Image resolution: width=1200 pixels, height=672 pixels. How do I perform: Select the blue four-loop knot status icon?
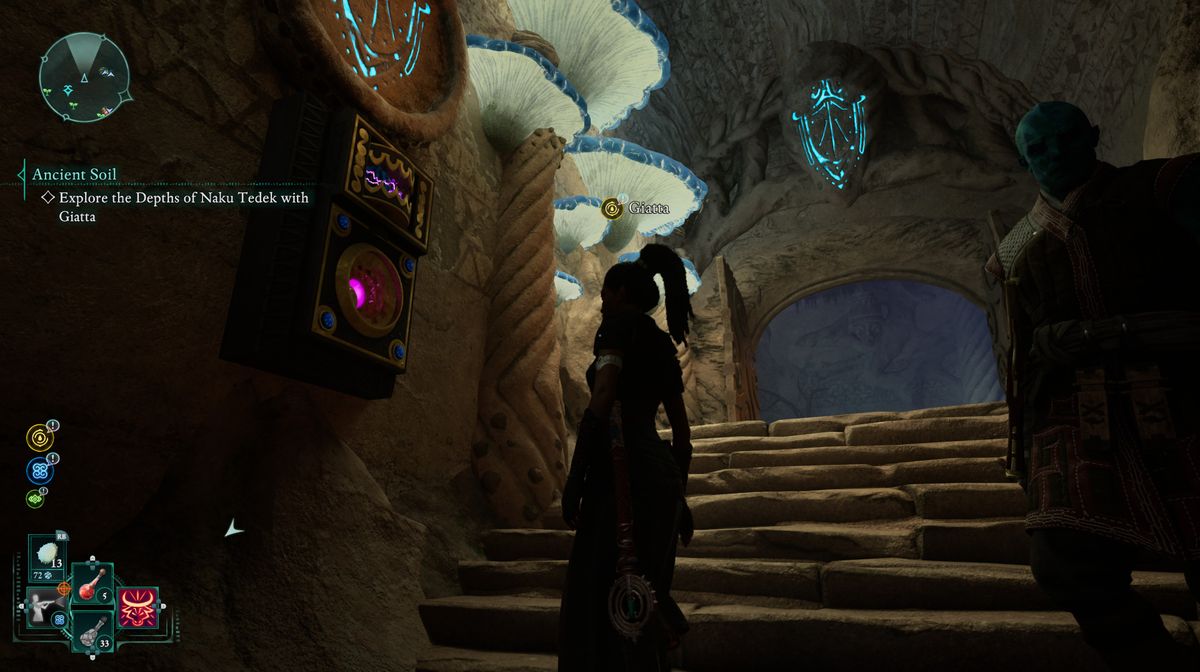click(40, 469)
